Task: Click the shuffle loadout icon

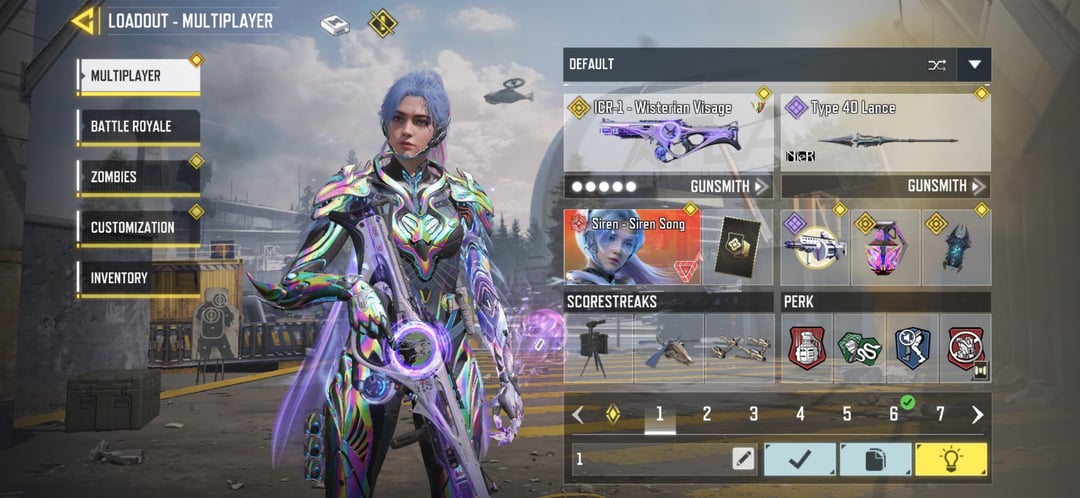Action: tap(936, 65)
